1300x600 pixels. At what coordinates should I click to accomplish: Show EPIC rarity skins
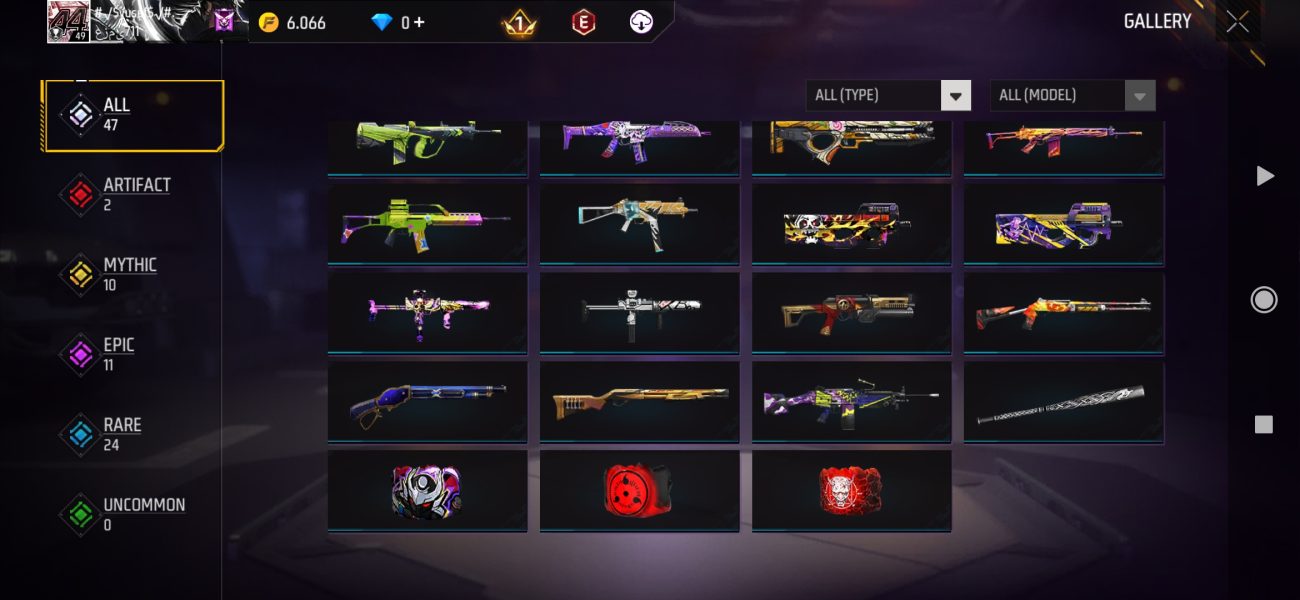pos(133,355)
